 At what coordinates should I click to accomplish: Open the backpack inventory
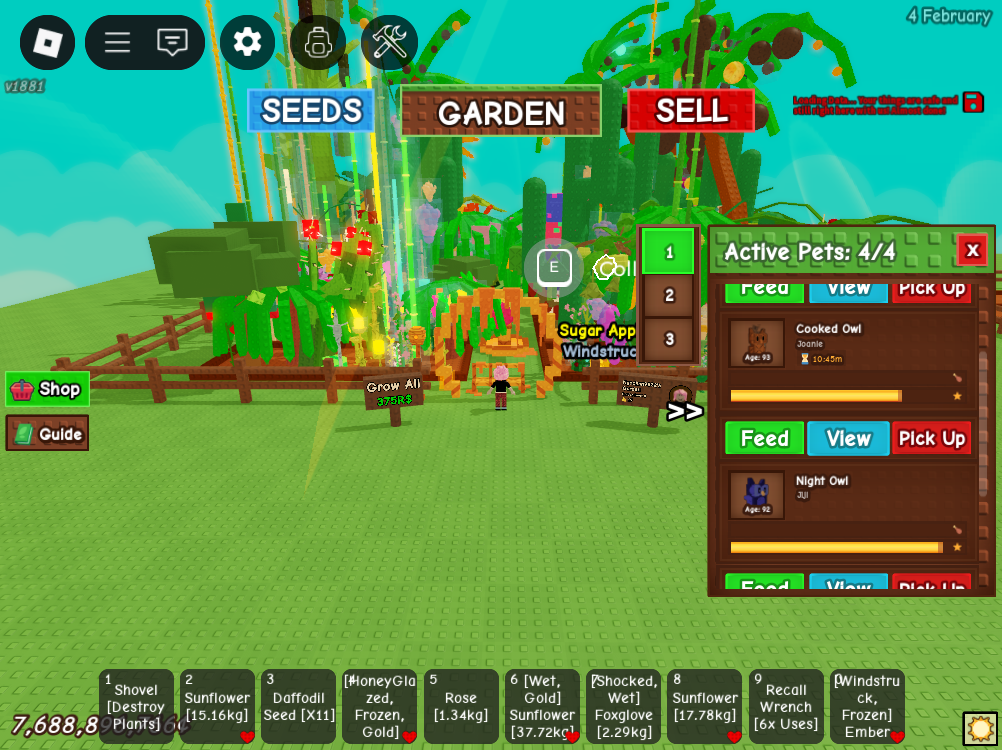(318, 42)
